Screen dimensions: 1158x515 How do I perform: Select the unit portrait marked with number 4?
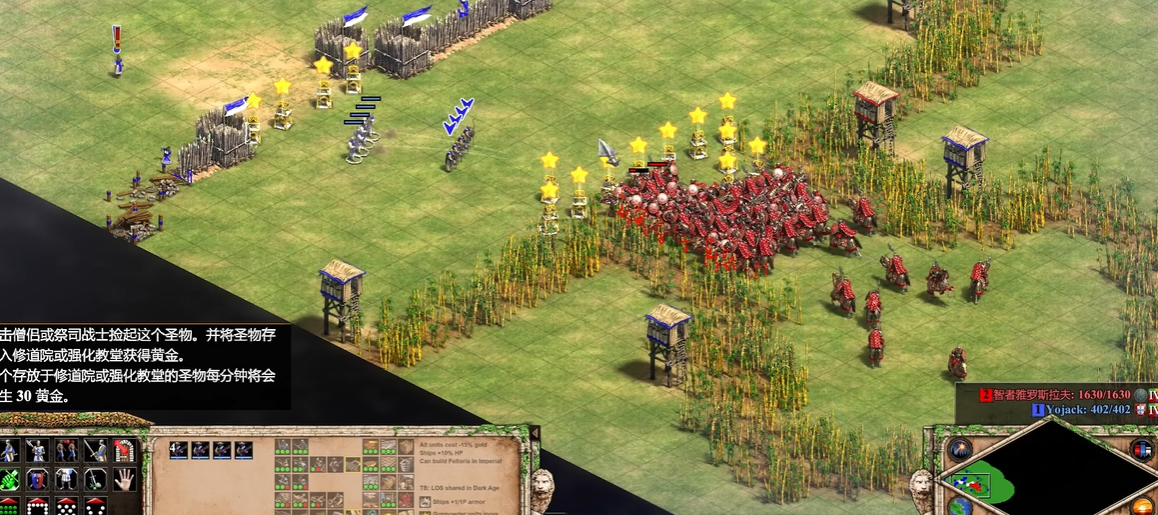click(x=179, y=450)
